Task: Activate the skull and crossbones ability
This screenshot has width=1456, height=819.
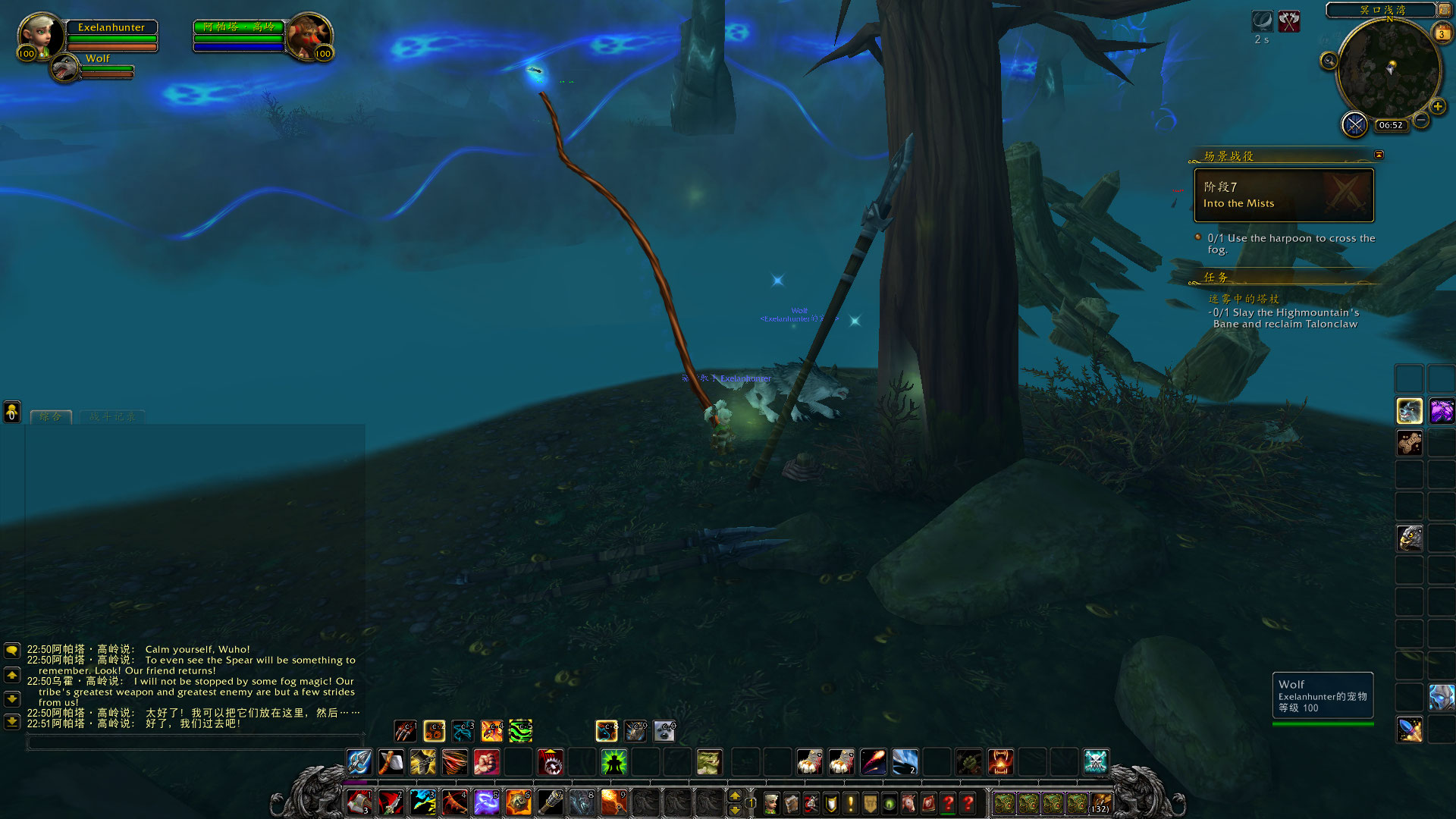Action: (x=1096, y=761)
